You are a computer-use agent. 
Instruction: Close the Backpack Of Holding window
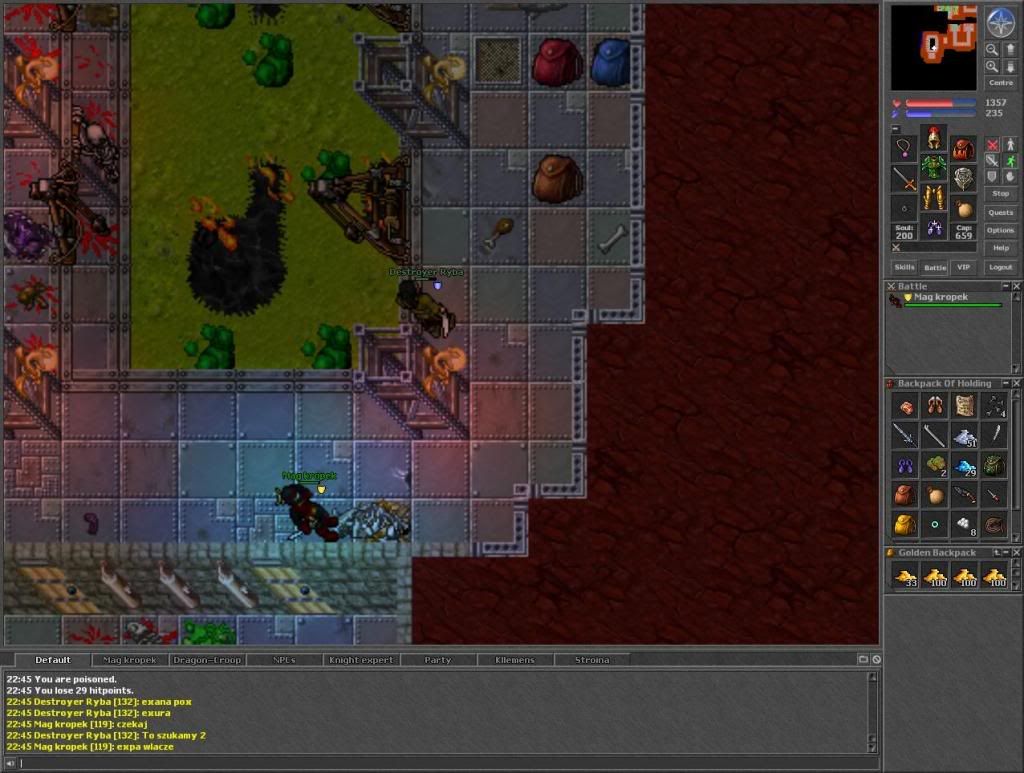1017,384
